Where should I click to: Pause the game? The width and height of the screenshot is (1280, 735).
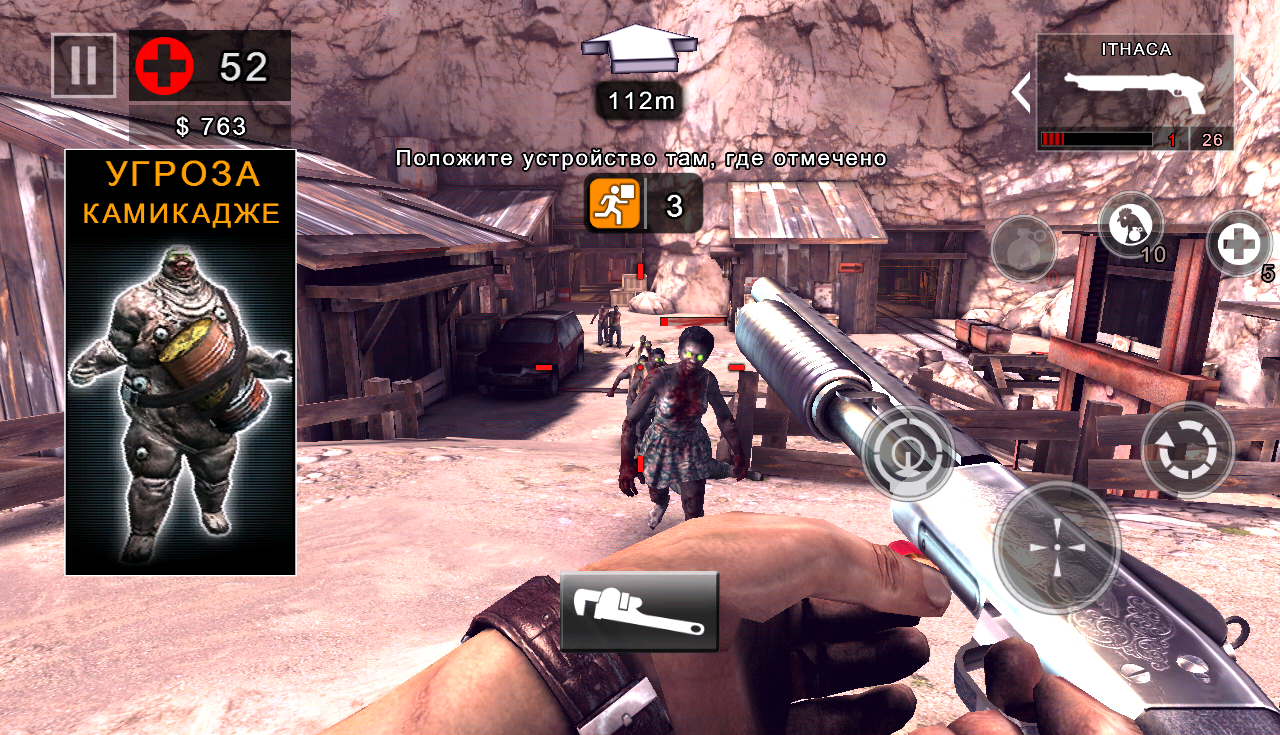84,66
